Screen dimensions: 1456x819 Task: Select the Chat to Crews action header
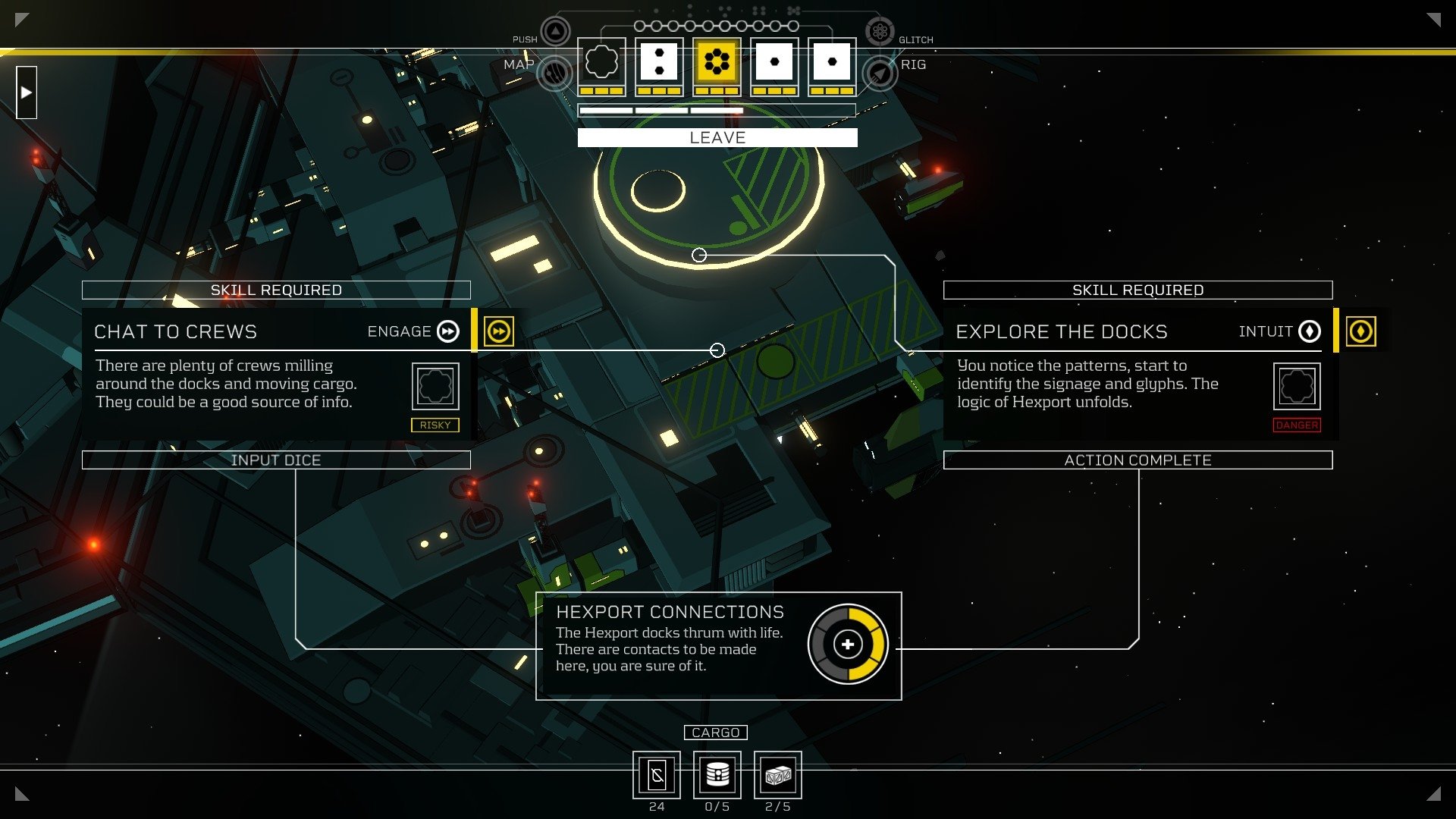pos(175,331)
